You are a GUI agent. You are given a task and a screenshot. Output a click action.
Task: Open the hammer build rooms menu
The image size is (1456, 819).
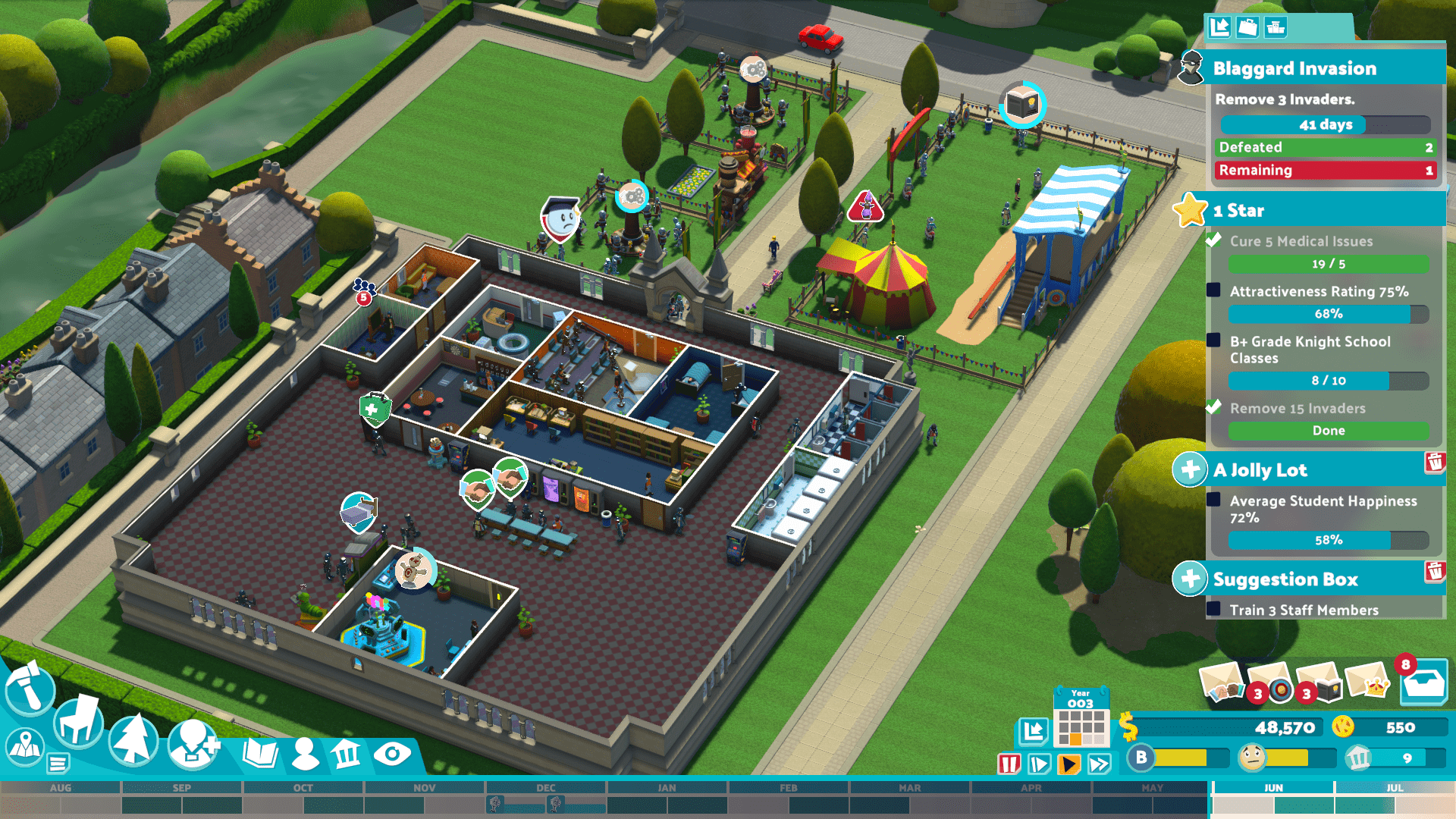pyautogui.click(x=30, y=689)
